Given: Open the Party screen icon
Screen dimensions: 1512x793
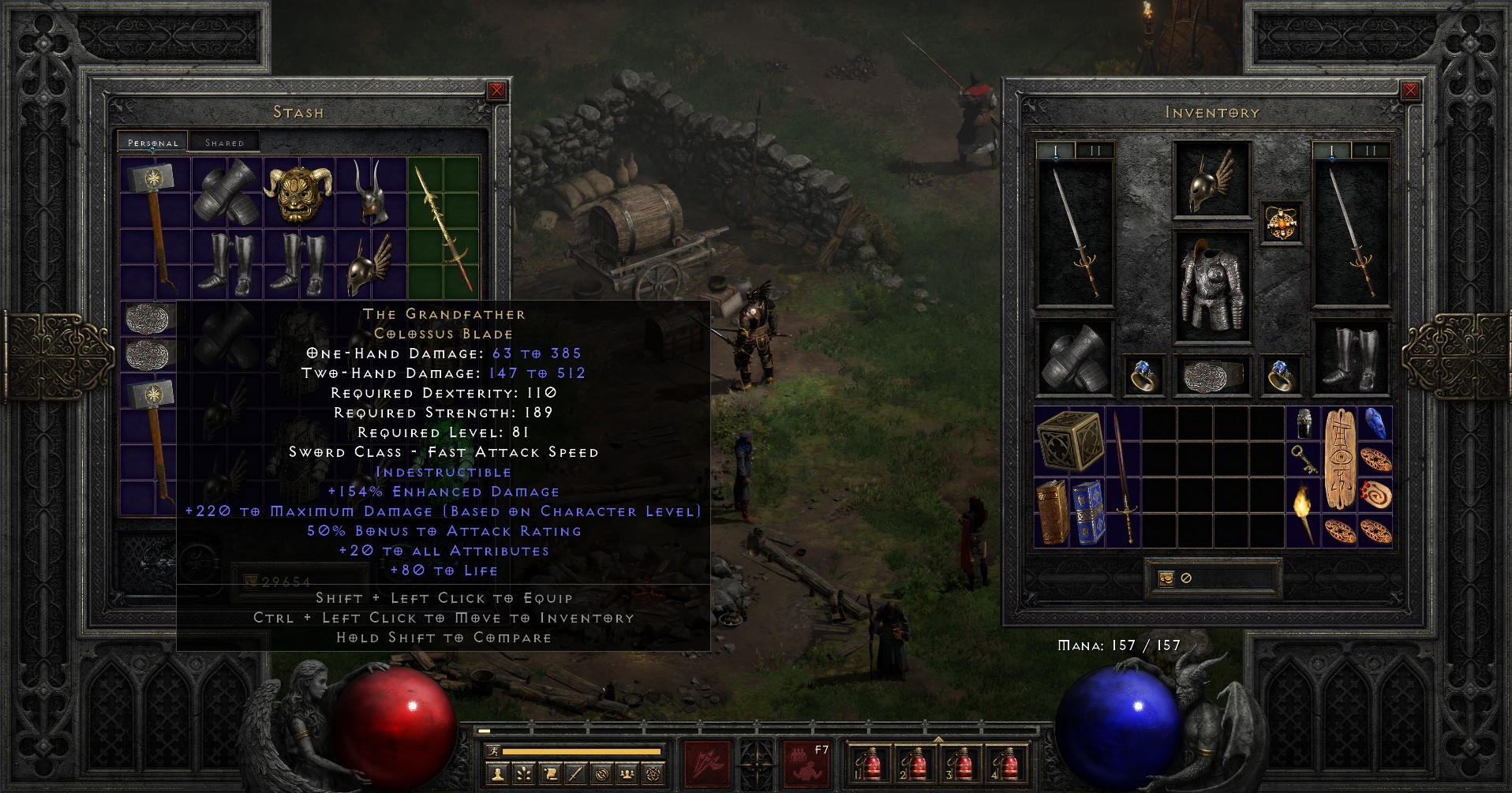Looking at the screenshot, I should click(x=627, y=775).
